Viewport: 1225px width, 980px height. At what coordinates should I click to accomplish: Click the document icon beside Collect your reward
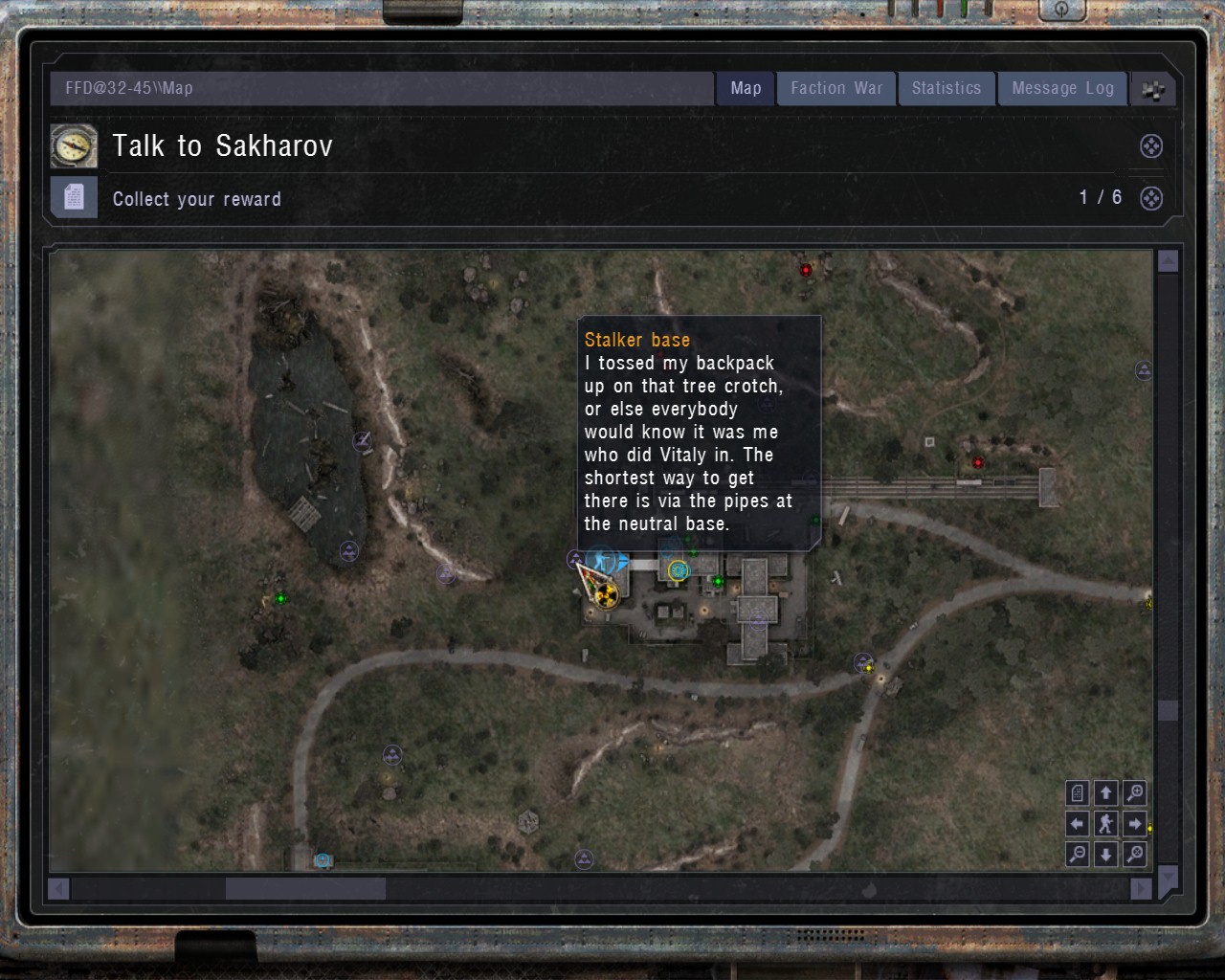pyautogui.click(x=74, y=197)
